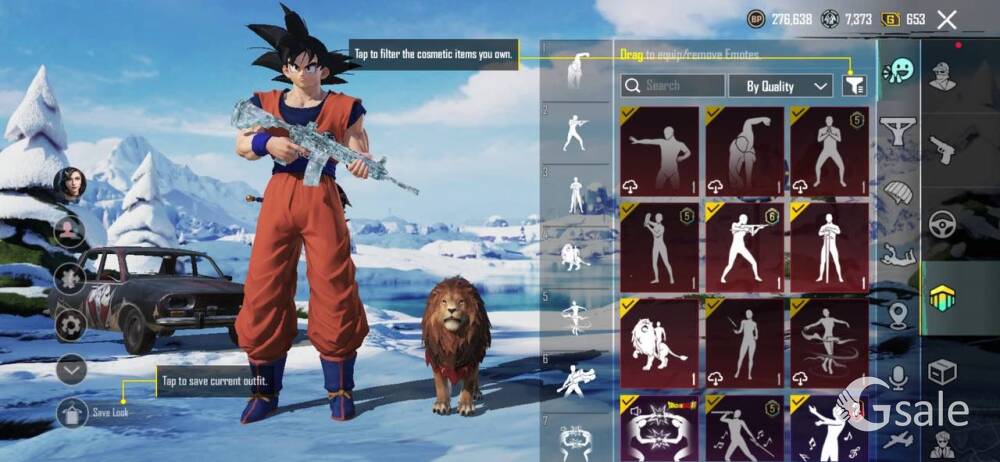This screenshot has width=1000, height=462.
Task: Open the parachute cosmetics tab
Action: coord(899,192)
